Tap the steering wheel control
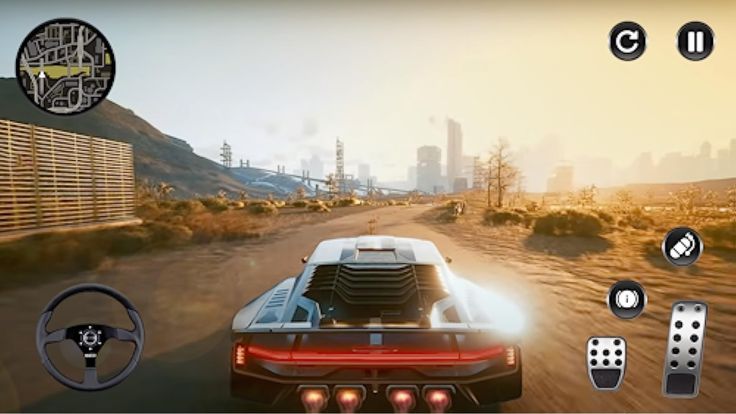Image resolution: width=736 pixels, height=414 pixels. (90, 336)
